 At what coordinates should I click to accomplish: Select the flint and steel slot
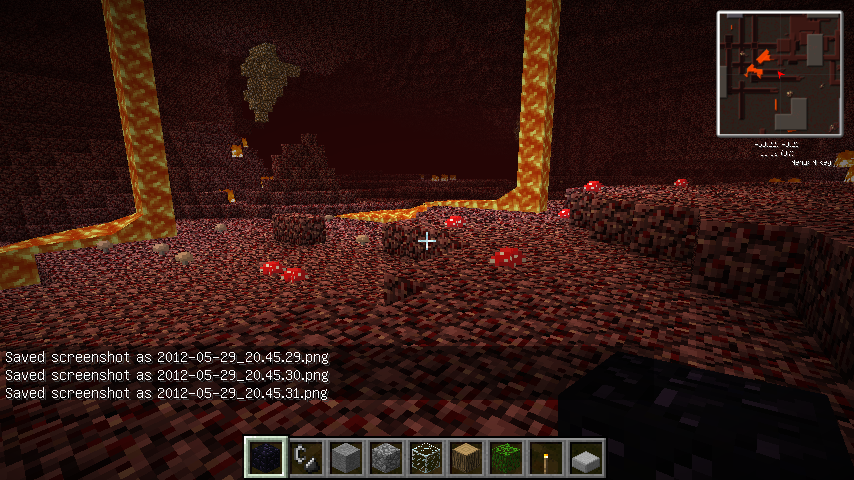307,458
